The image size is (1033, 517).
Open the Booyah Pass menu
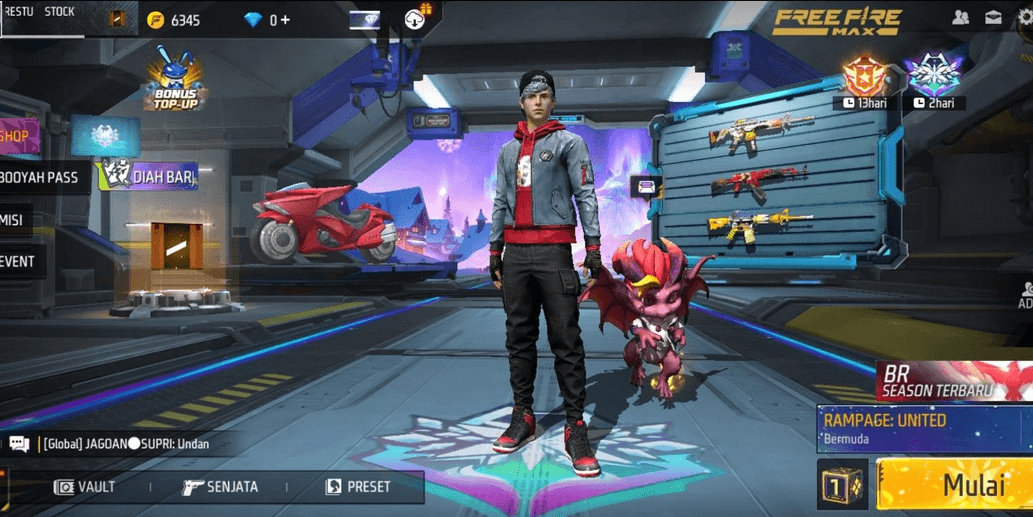coord(40,178)
